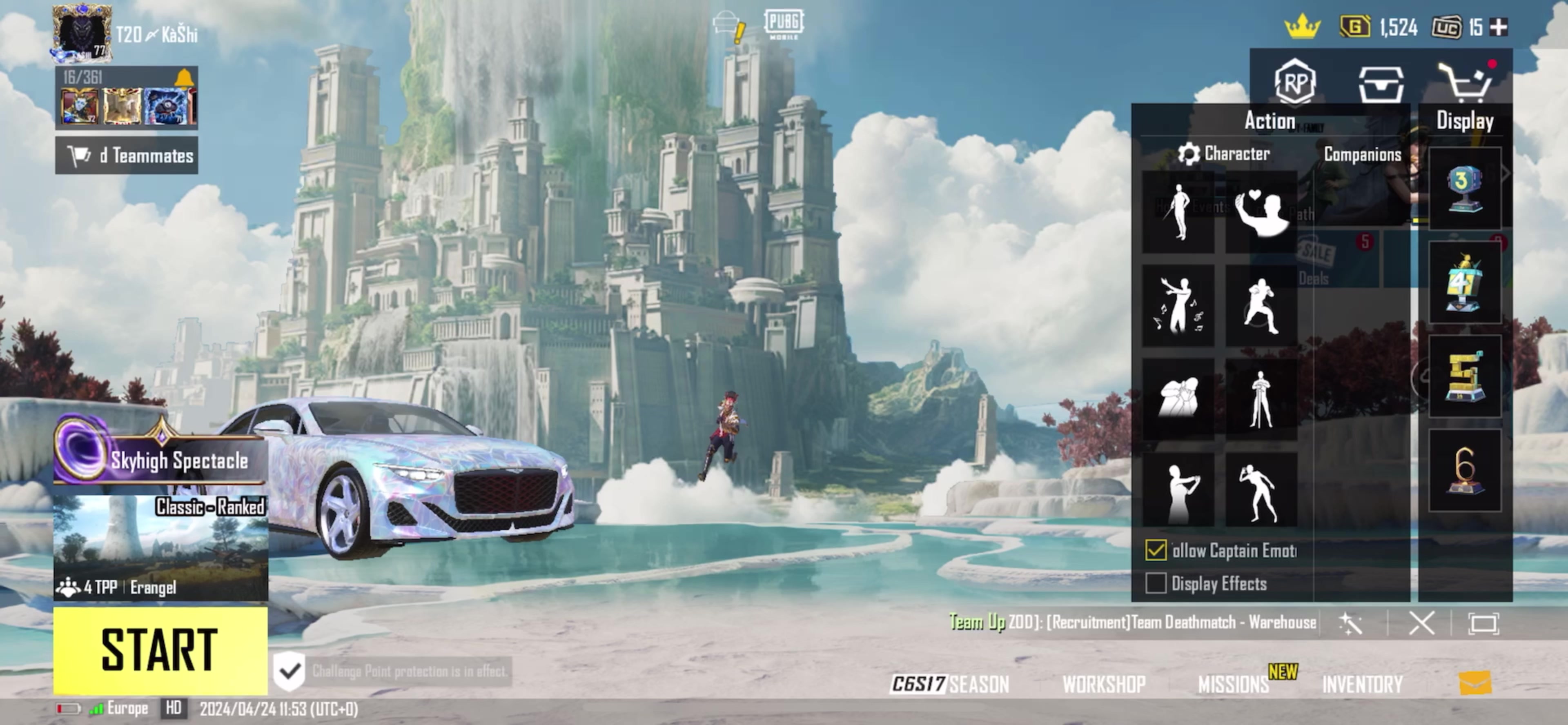Close the emote panel with X
Screen dimensions: 1568x725
pyautogui.click(x=1421, y=623)
